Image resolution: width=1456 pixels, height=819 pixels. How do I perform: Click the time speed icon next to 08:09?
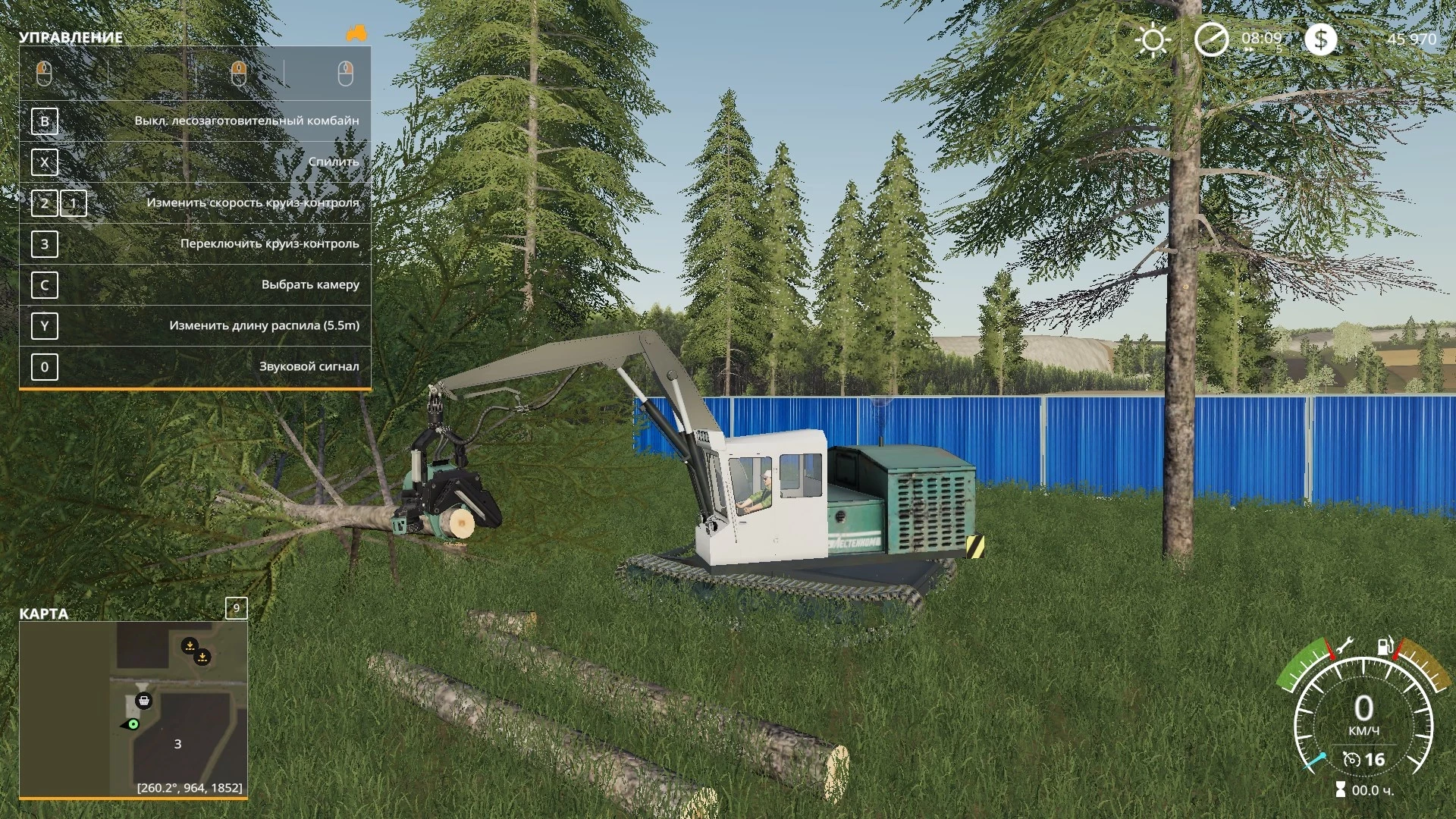point(1211,39)
